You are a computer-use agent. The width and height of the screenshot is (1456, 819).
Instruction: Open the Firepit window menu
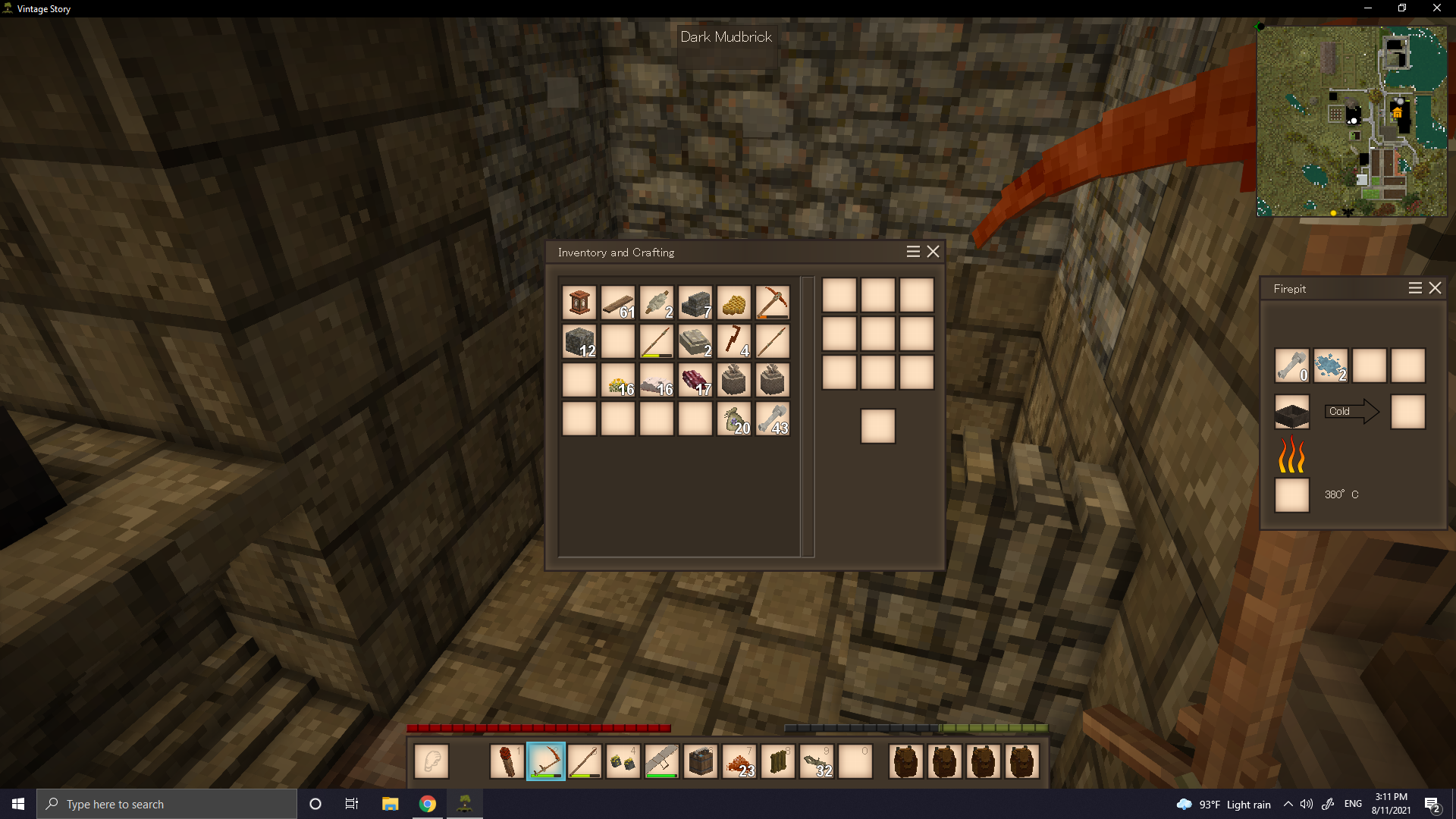1415,288
